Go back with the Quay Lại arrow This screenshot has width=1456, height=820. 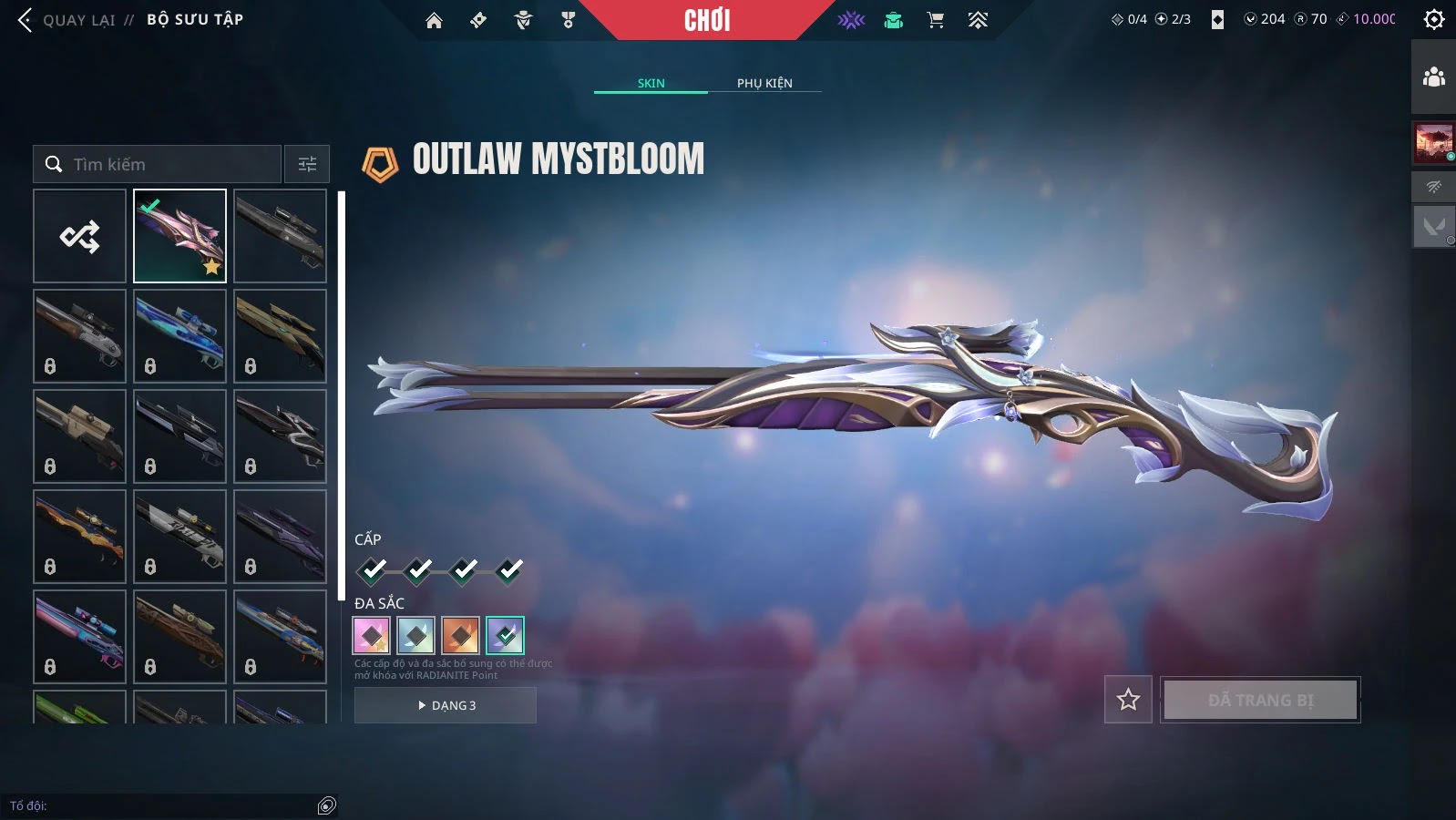click(26, 20)
